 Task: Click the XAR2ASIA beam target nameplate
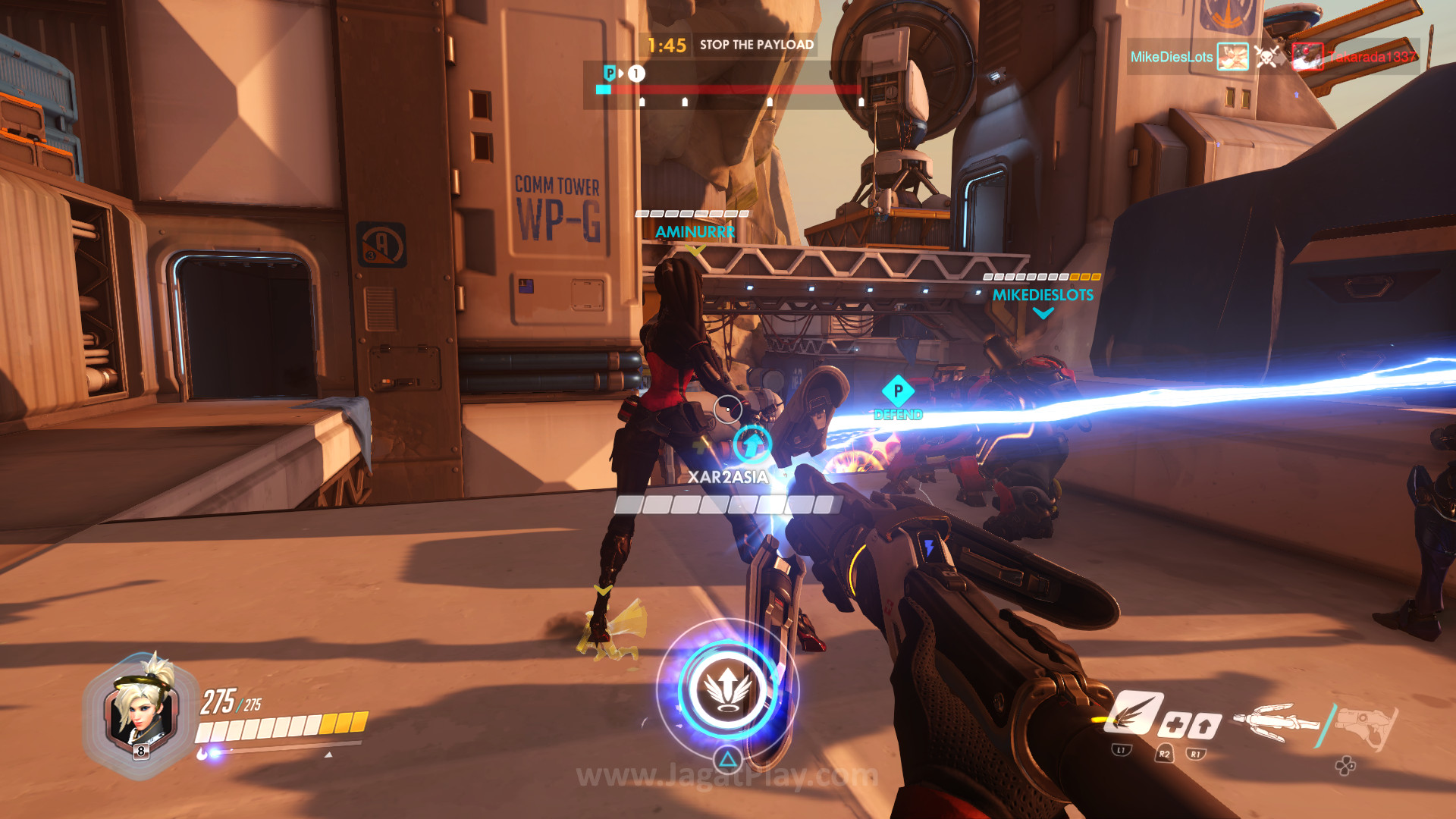[728, 477]
